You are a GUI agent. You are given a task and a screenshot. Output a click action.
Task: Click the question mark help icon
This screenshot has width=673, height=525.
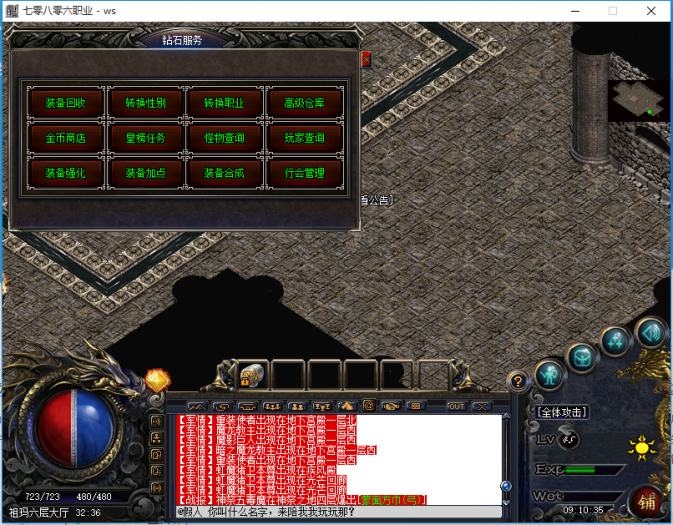pyautogui.click(x=517, y=381)
